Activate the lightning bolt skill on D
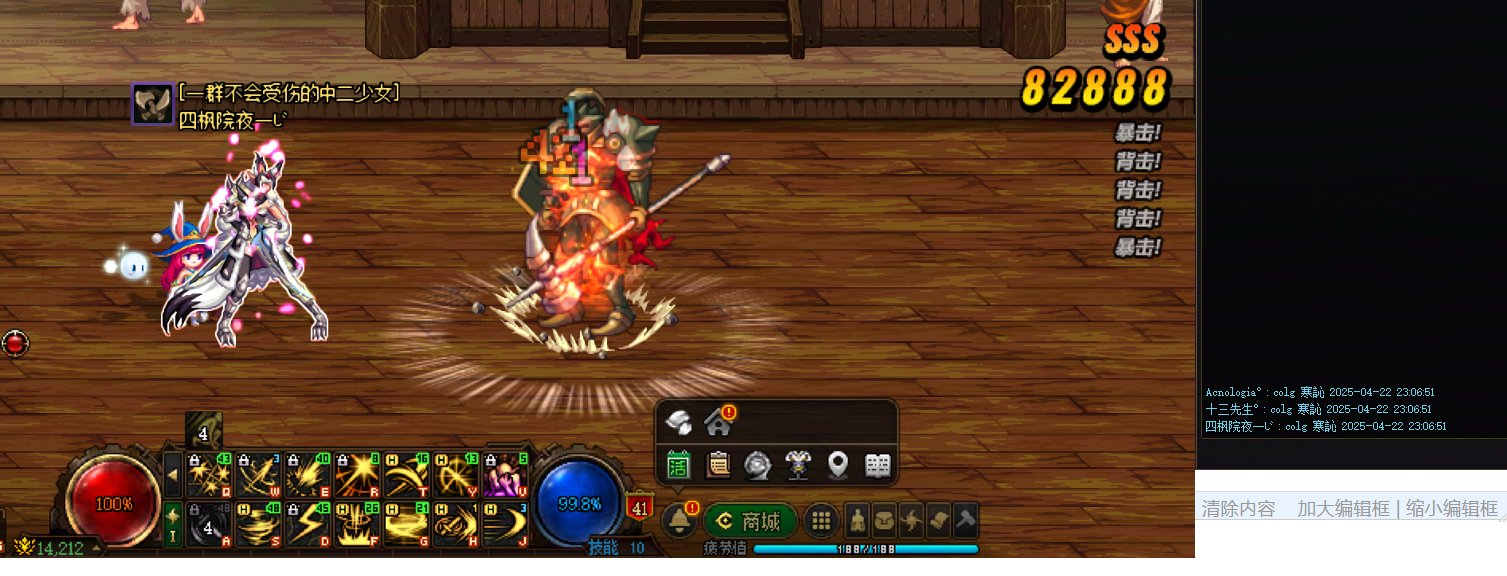This screenshot has width=1507, height=576. (x=308, y=523)
